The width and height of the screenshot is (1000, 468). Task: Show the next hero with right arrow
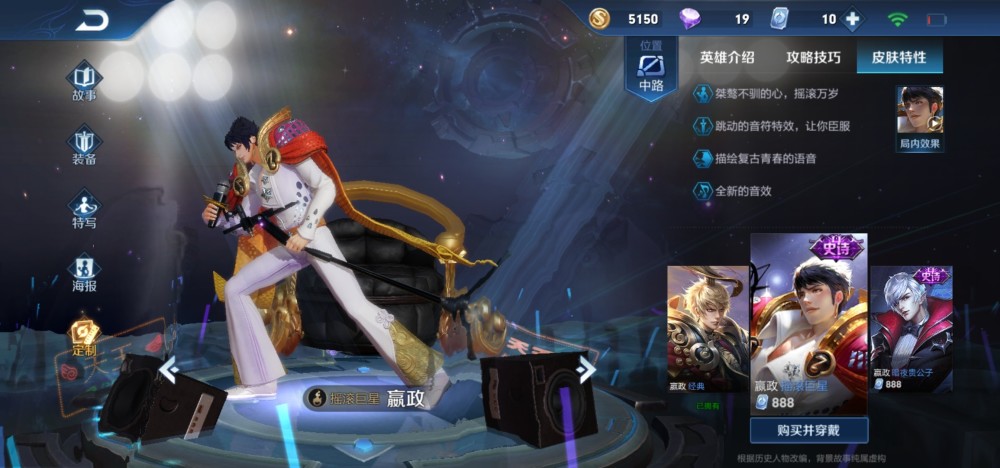[586, 370]
